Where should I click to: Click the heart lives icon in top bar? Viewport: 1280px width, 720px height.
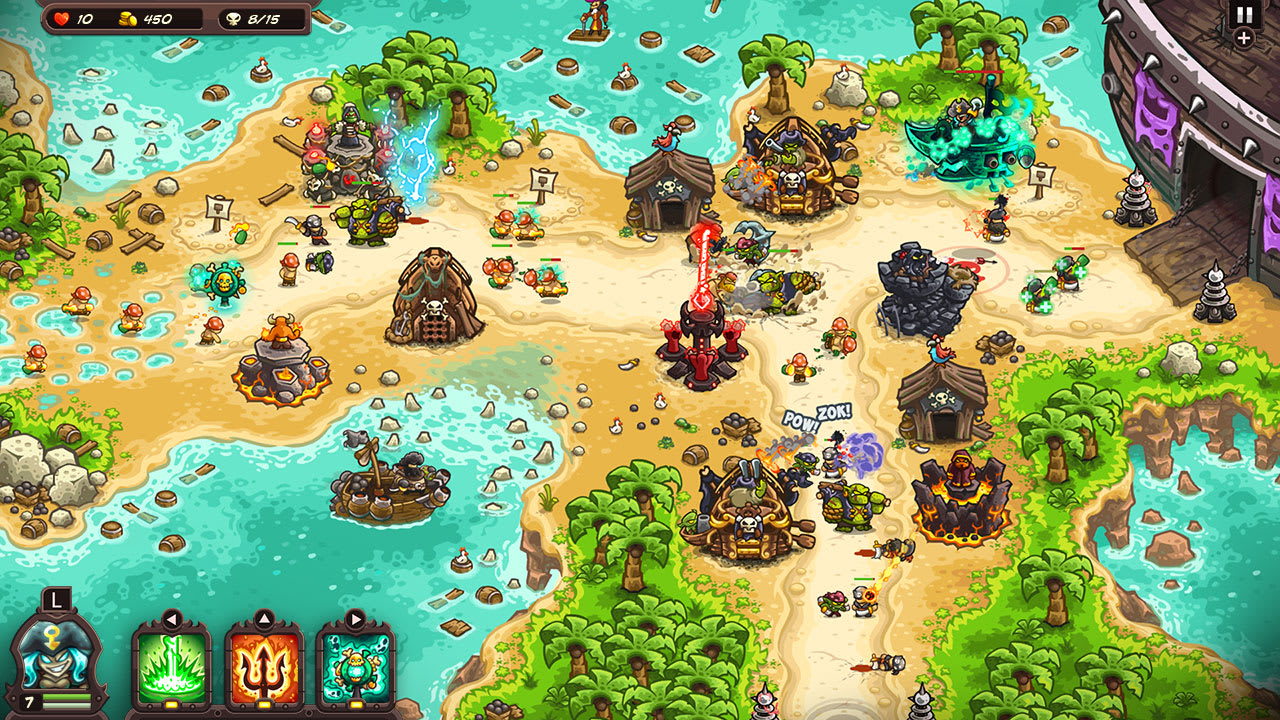pos(62,16)
